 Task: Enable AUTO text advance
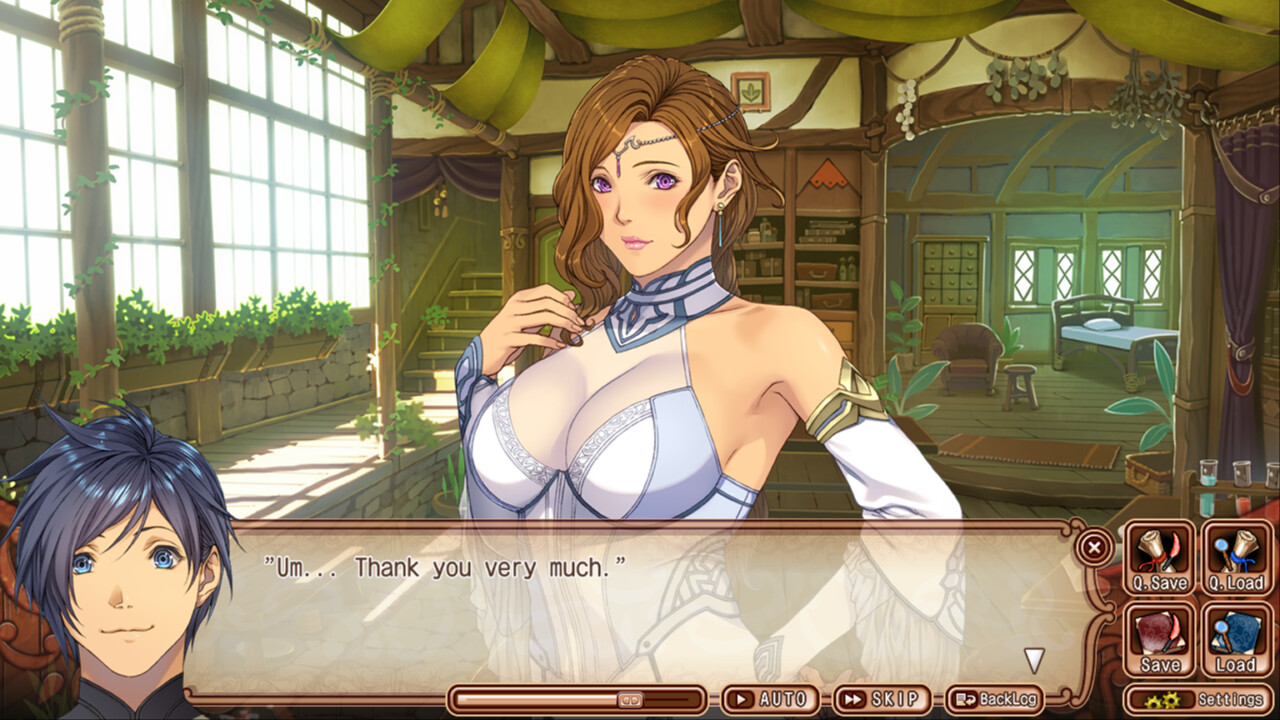coord(770,699)
